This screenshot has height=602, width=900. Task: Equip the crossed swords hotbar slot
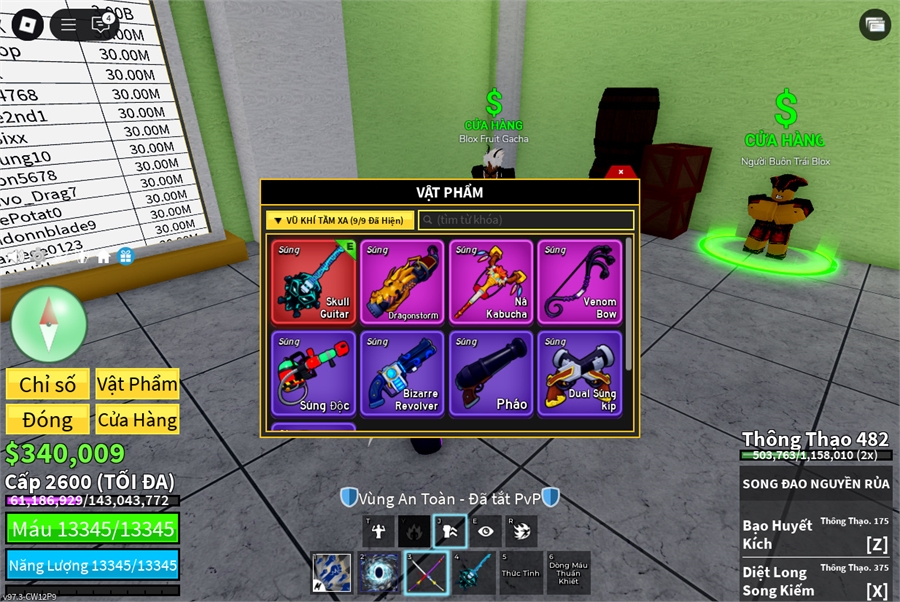[426, 573]
